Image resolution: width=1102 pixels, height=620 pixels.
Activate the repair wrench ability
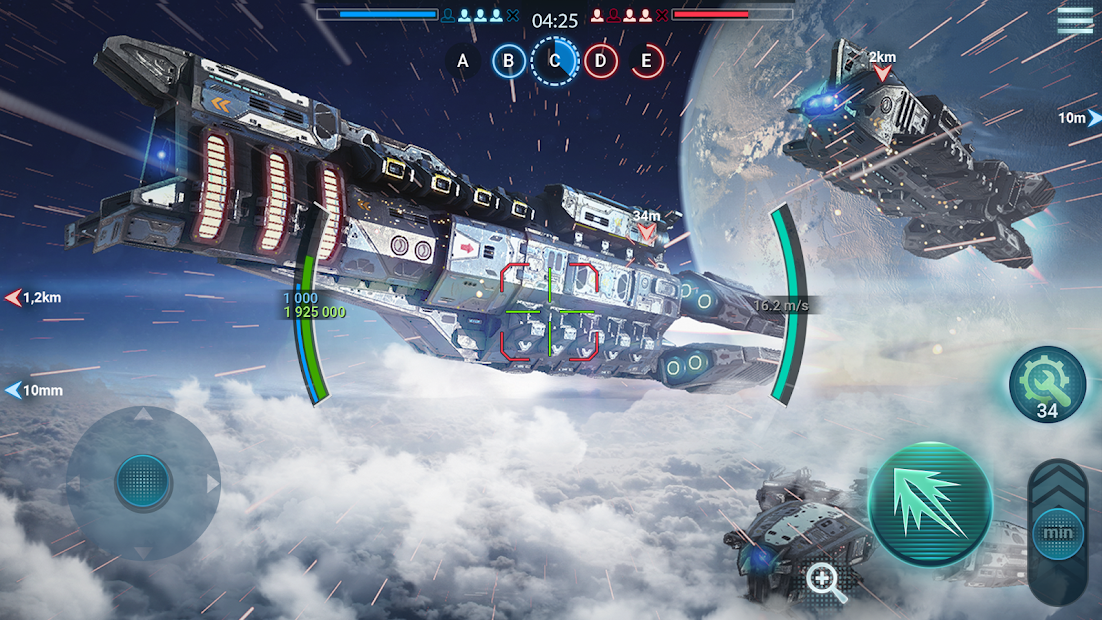1047,383
